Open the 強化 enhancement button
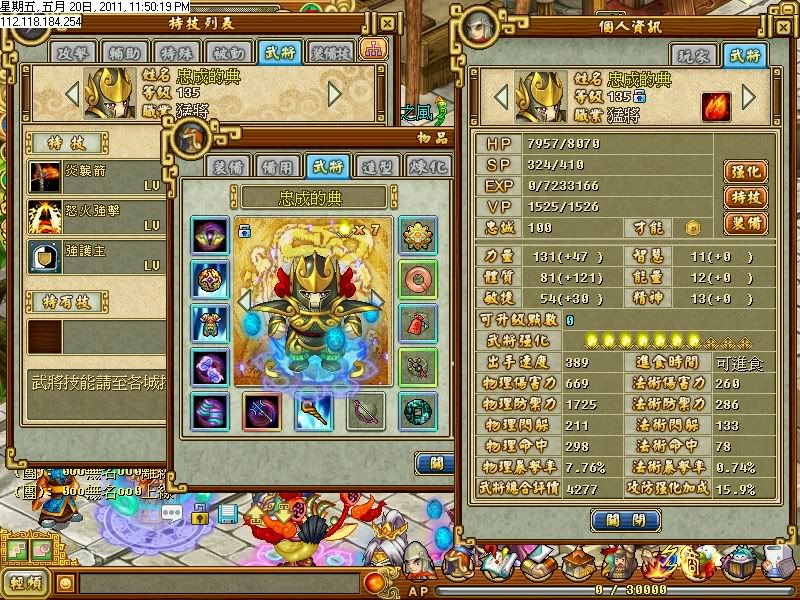Image resolution: width=800 pixels, height=600 pixels. click(743, 171)
